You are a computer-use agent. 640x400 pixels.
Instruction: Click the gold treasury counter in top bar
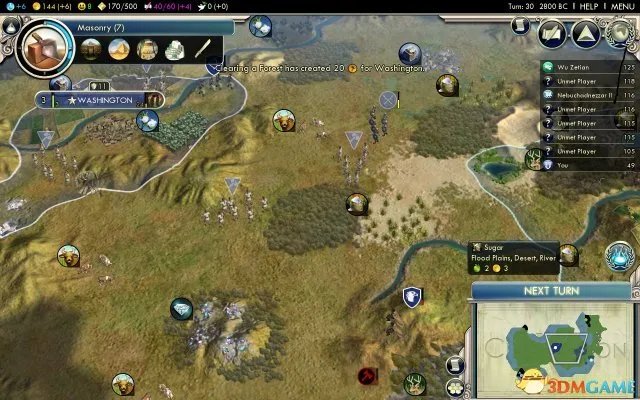point(52,6)
